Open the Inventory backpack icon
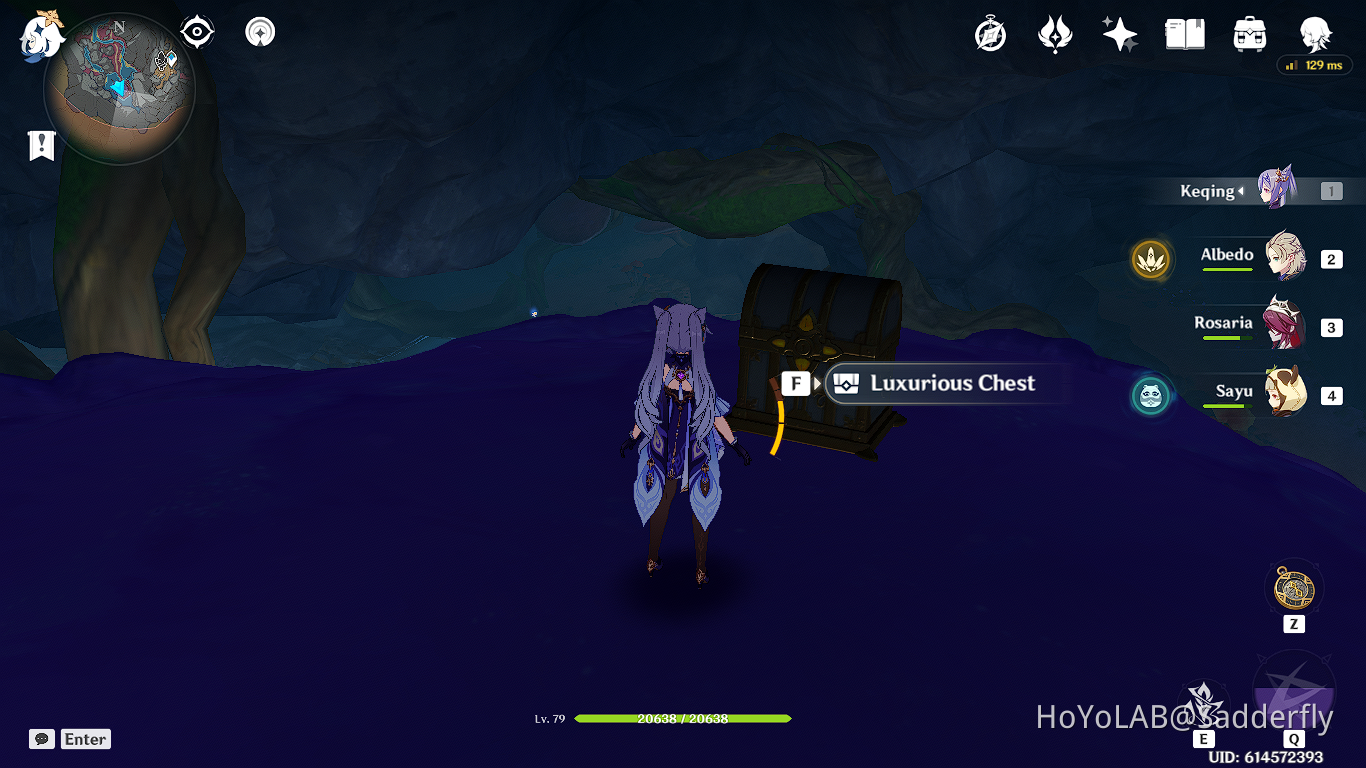Image resolution: width=1366 pixels, height=768 pixels. (1249, 33)
